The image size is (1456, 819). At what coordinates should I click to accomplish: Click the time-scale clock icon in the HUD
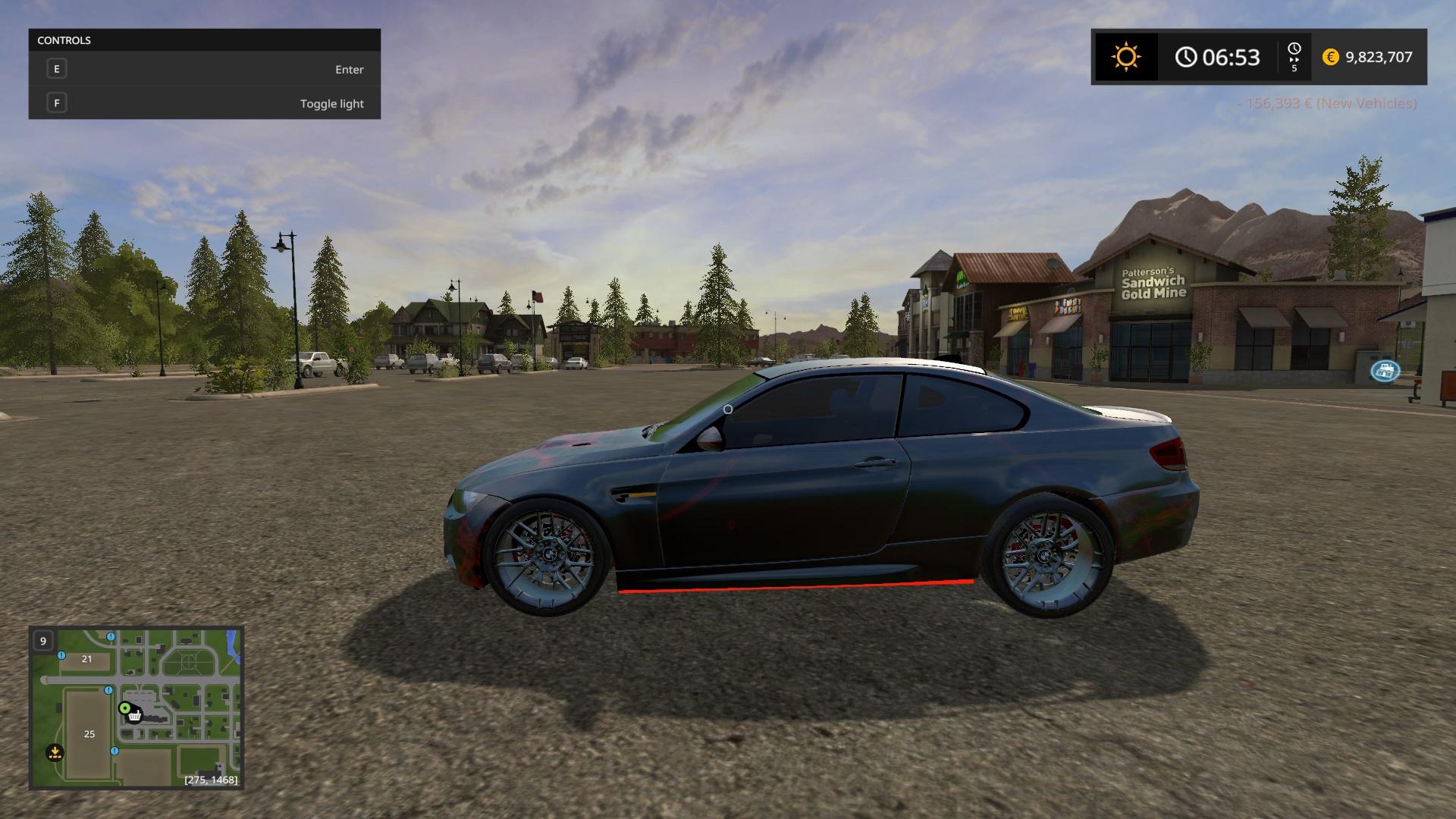point(1294,50)
